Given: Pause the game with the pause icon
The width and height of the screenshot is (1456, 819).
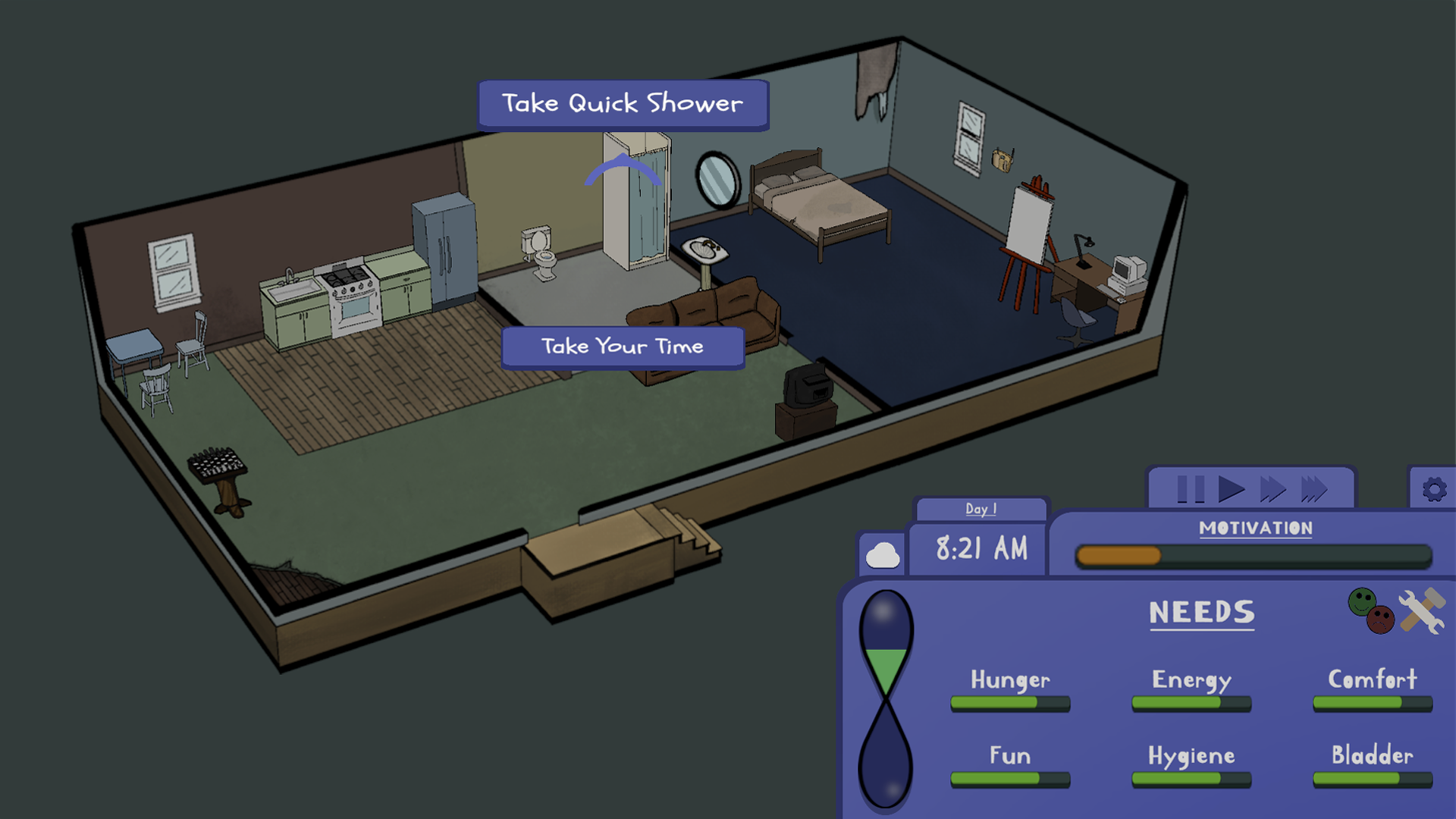Looking at the screenshot, I should (x=1191, y=489).
